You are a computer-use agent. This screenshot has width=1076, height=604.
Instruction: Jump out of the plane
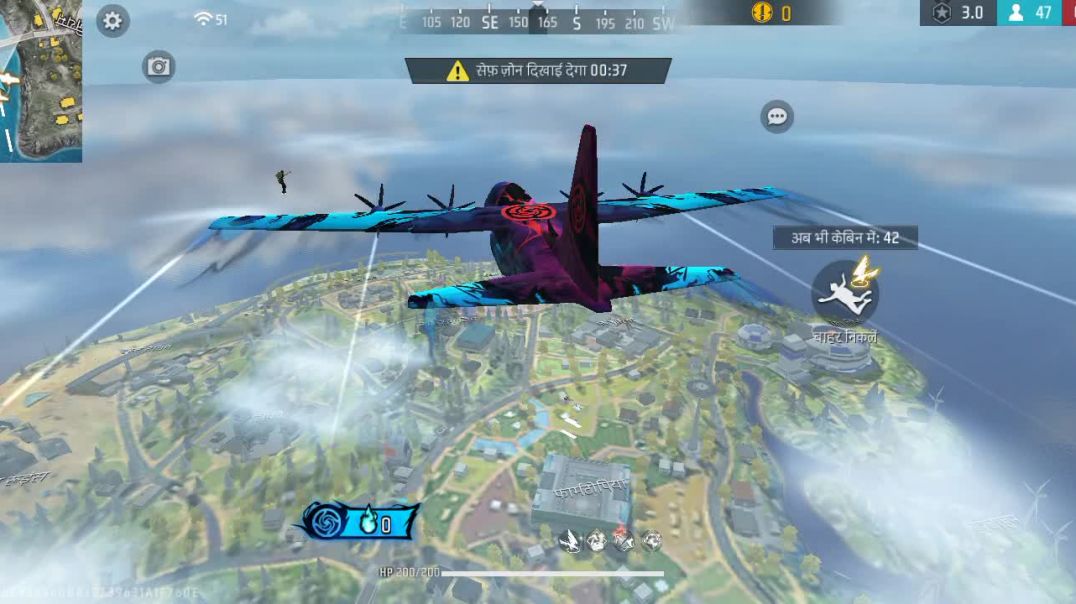coord(845,291)
